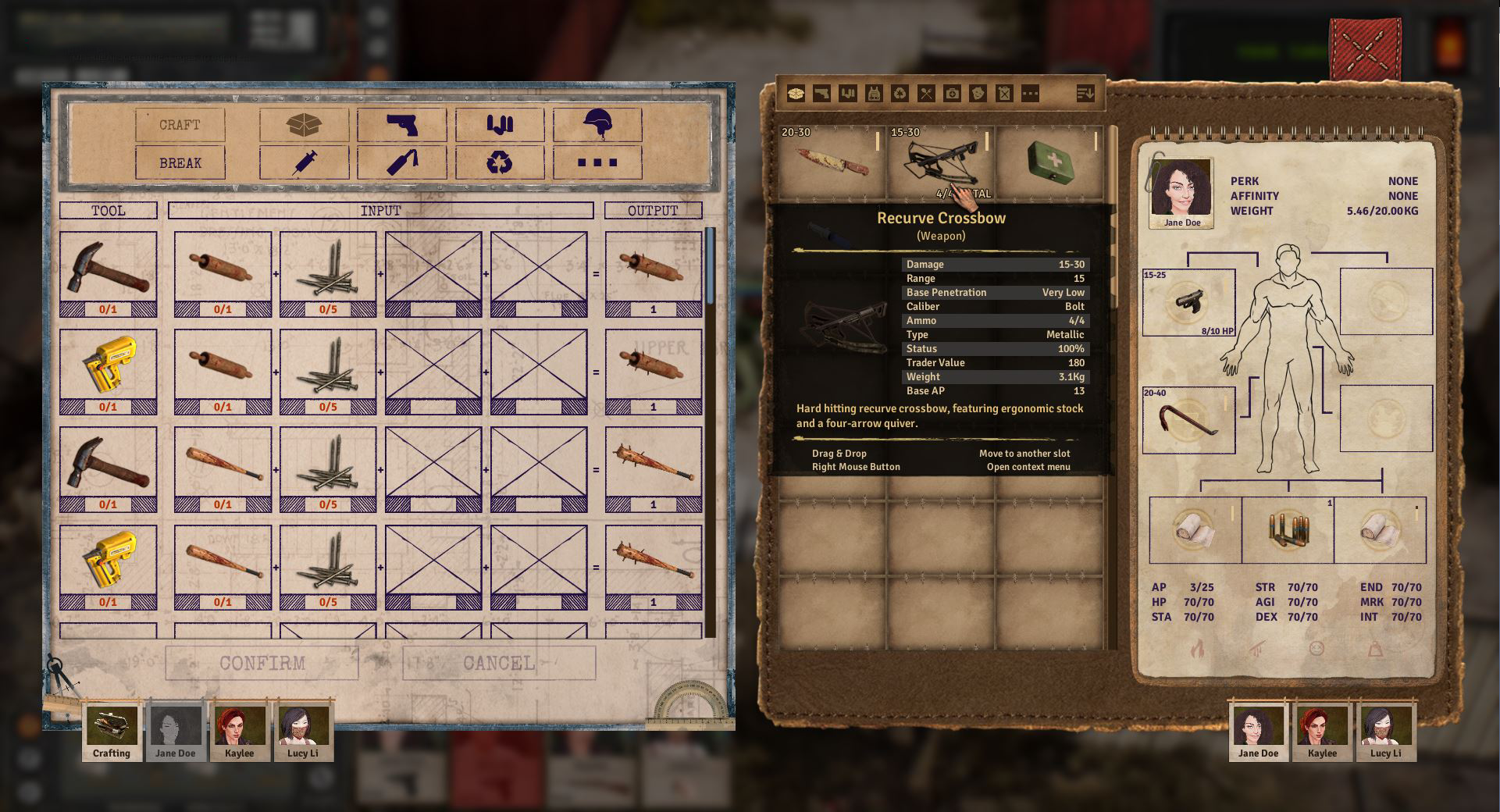Viewport: 1500px width, 812px height.
Task: Select the helmet armor crafting category
Action: (597, 125)
